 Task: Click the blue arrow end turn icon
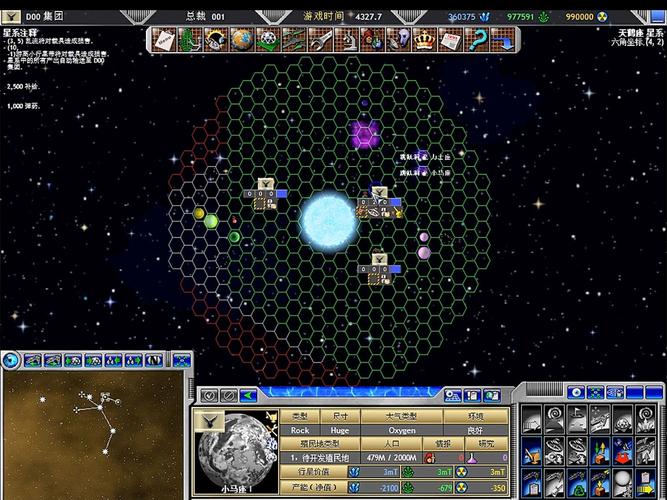pyautogui.click(x=502, y=39)
